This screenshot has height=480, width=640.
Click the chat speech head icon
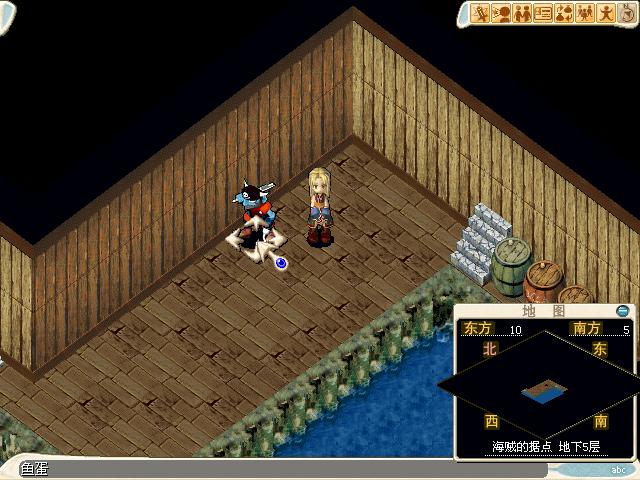pos(502,13)
